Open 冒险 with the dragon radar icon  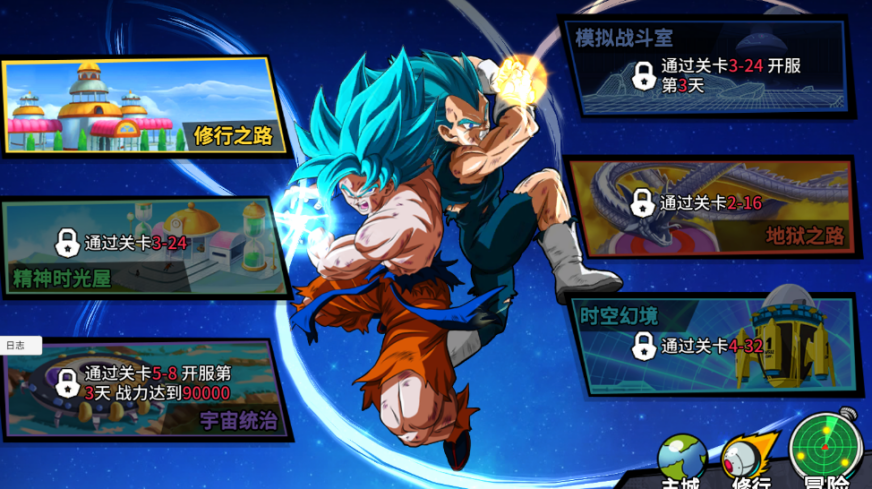[827, 452]
